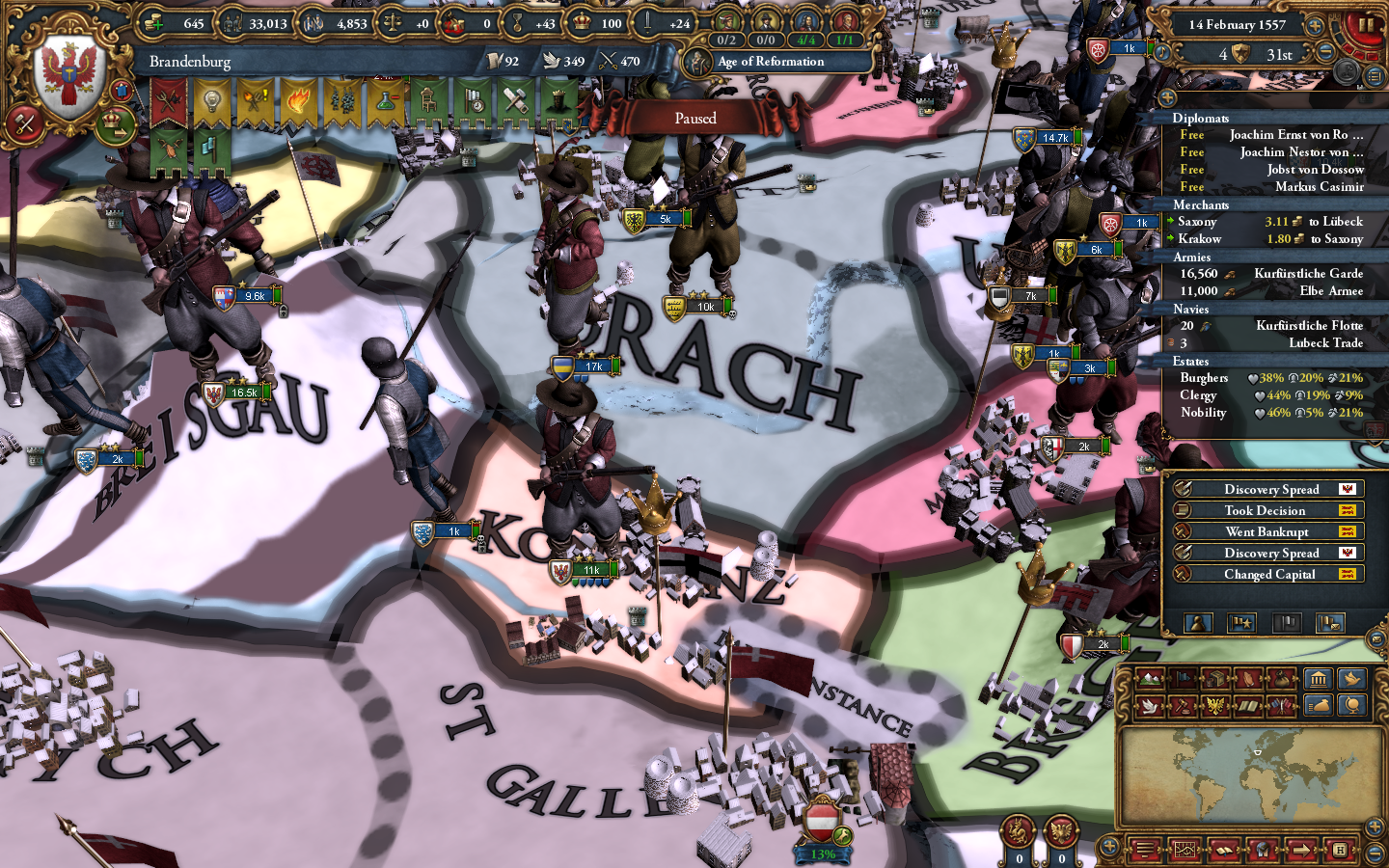This screenshot has width=1389, height=868.
Task: Switch to the trade goods mapmode
Action: 1215,678
